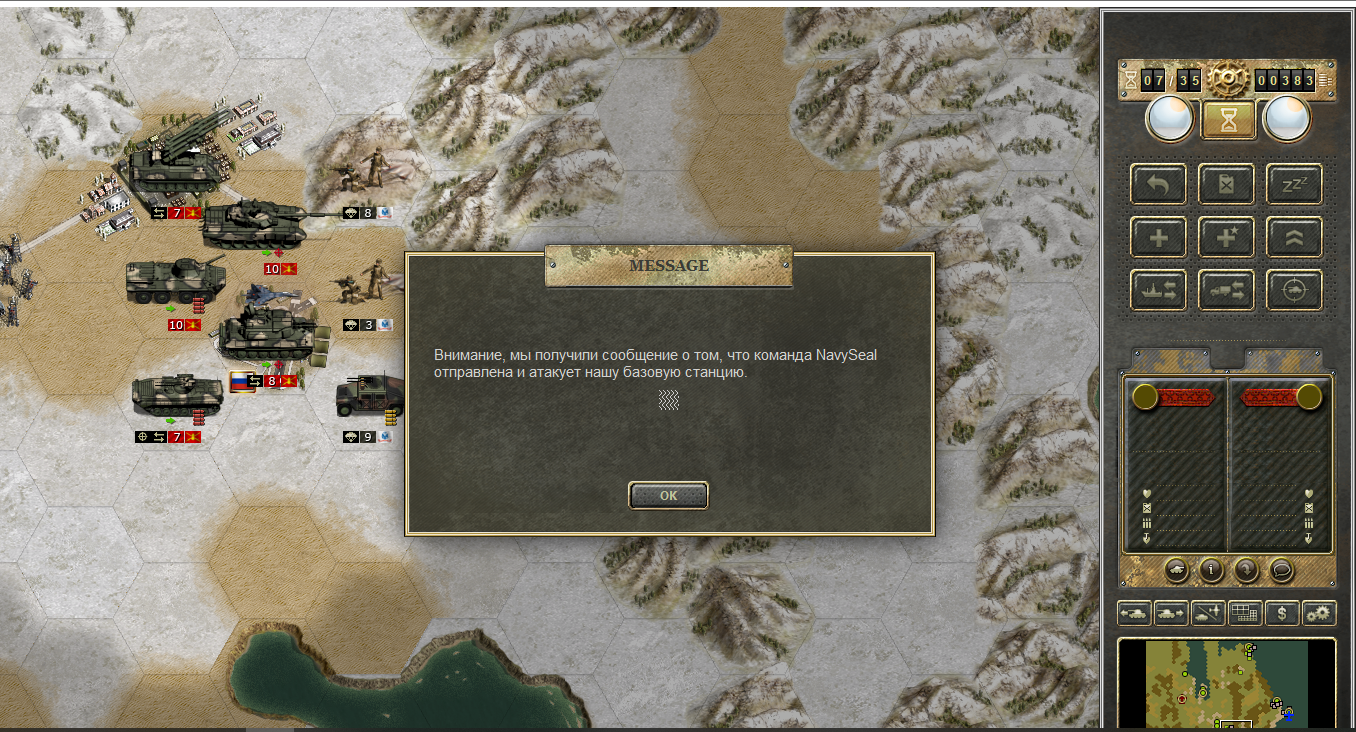Click the minimap to move the view
The width and height of the screenshot is (1356, 732).
pos(1226,685)
